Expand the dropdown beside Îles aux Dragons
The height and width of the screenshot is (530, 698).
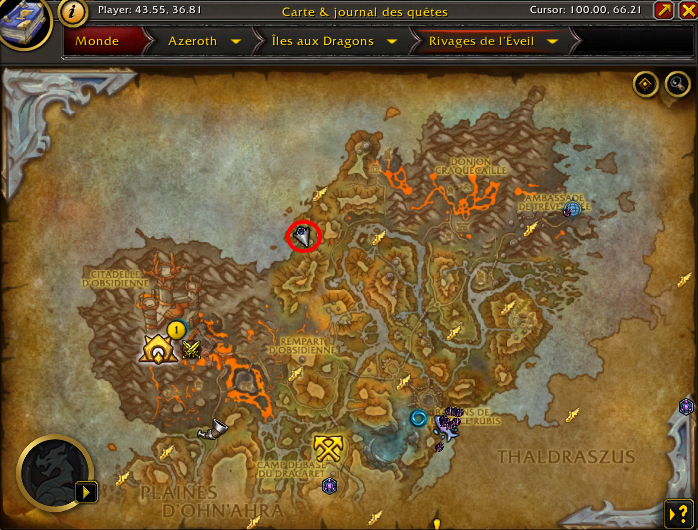coord(391,42)
